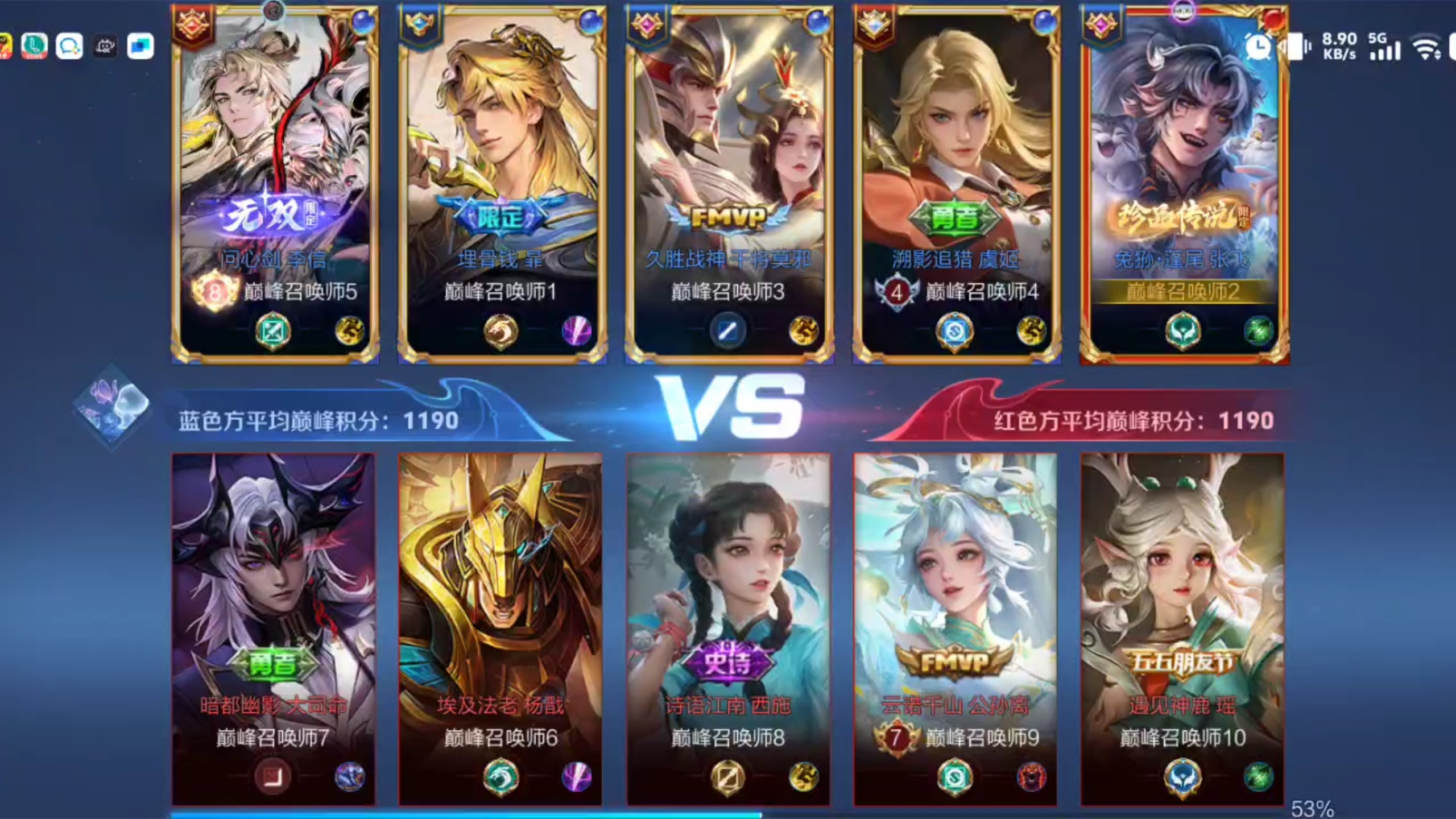The height and width of the screenshot is (819, 1456).
Task: Choose the 诗语江南 西施 card
Action: click(x=728, y=628)
